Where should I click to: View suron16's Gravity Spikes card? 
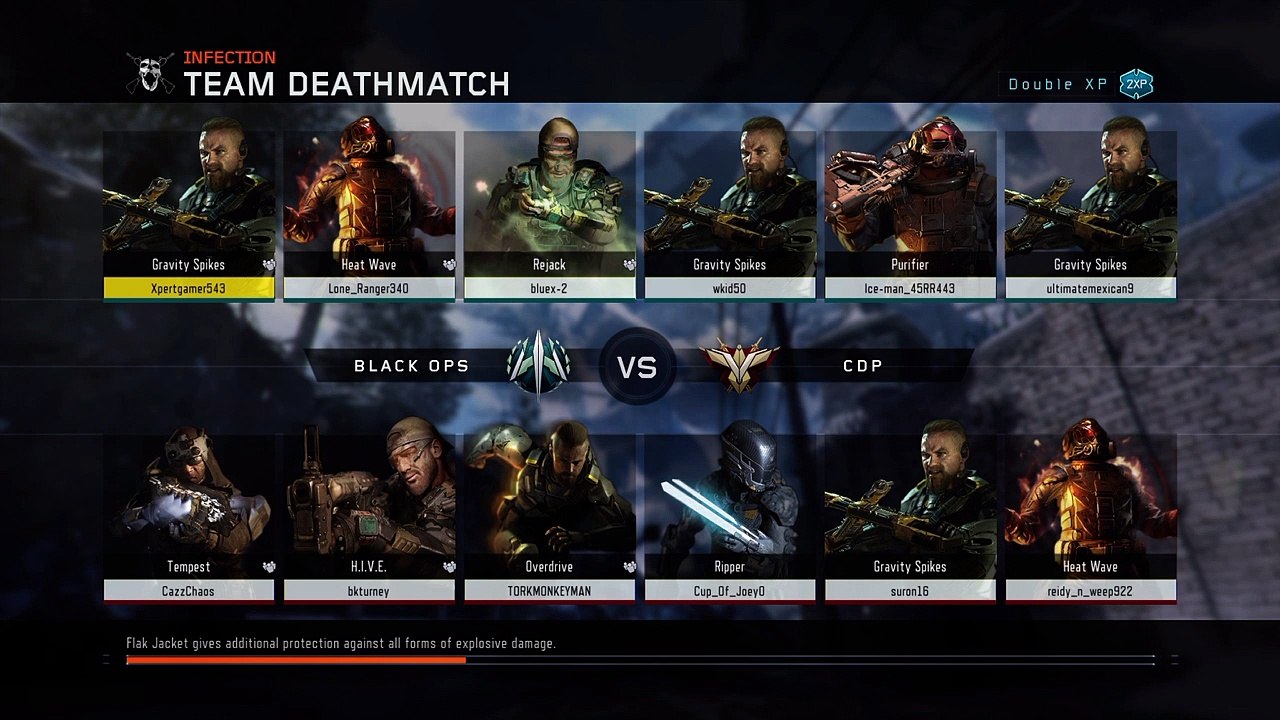pyautogui.click(x=910, y=517)
